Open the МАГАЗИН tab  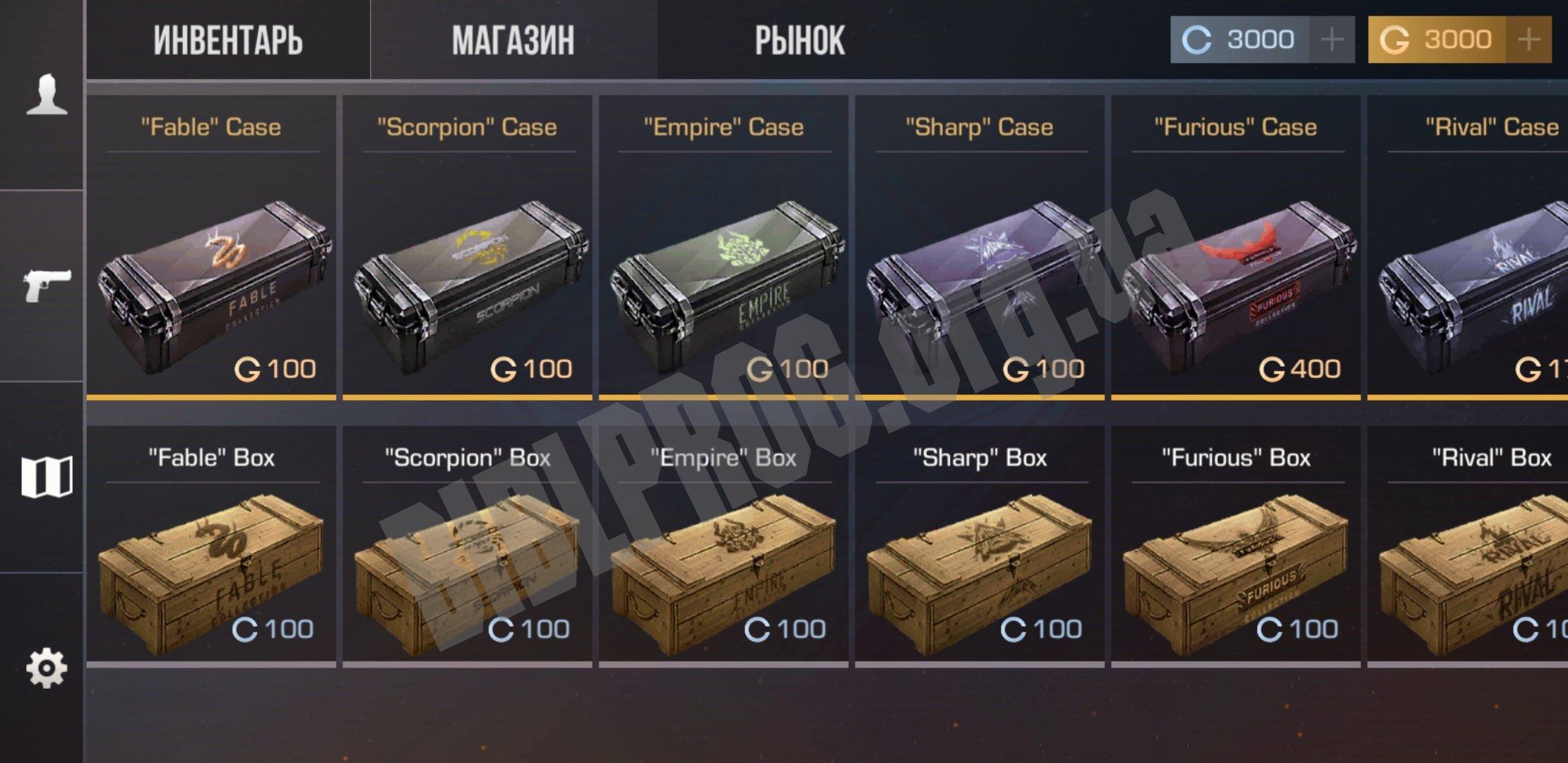click(513, 40)
